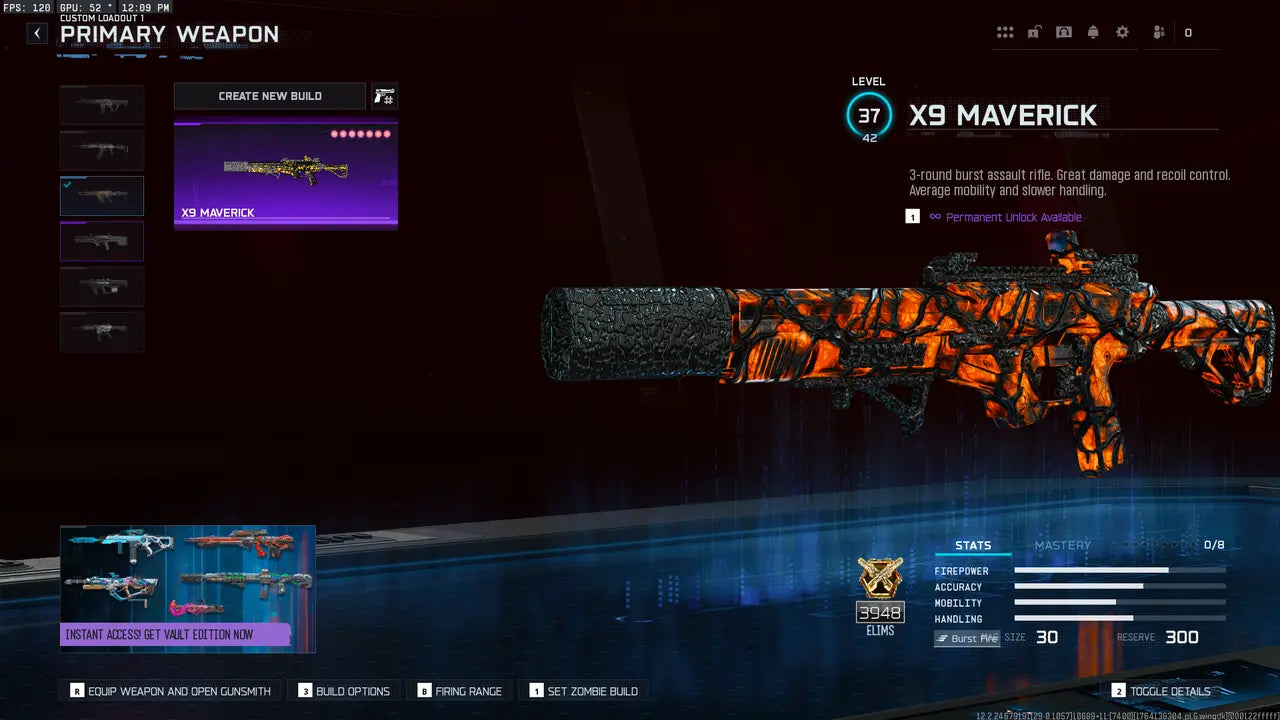Go back using the arrow button
Viewport: 1280px width, 720px height.
[x=37, y=33]
